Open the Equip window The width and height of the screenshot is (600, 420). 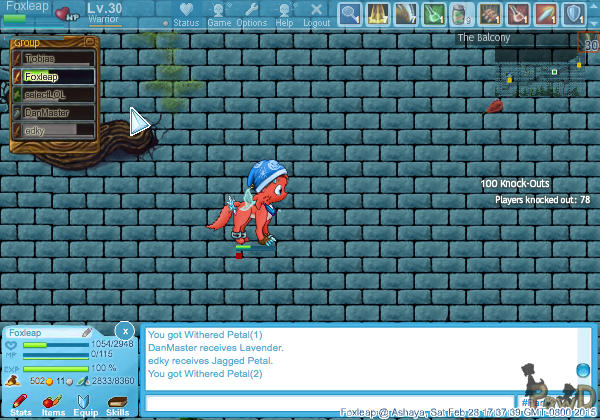[85, 404]
